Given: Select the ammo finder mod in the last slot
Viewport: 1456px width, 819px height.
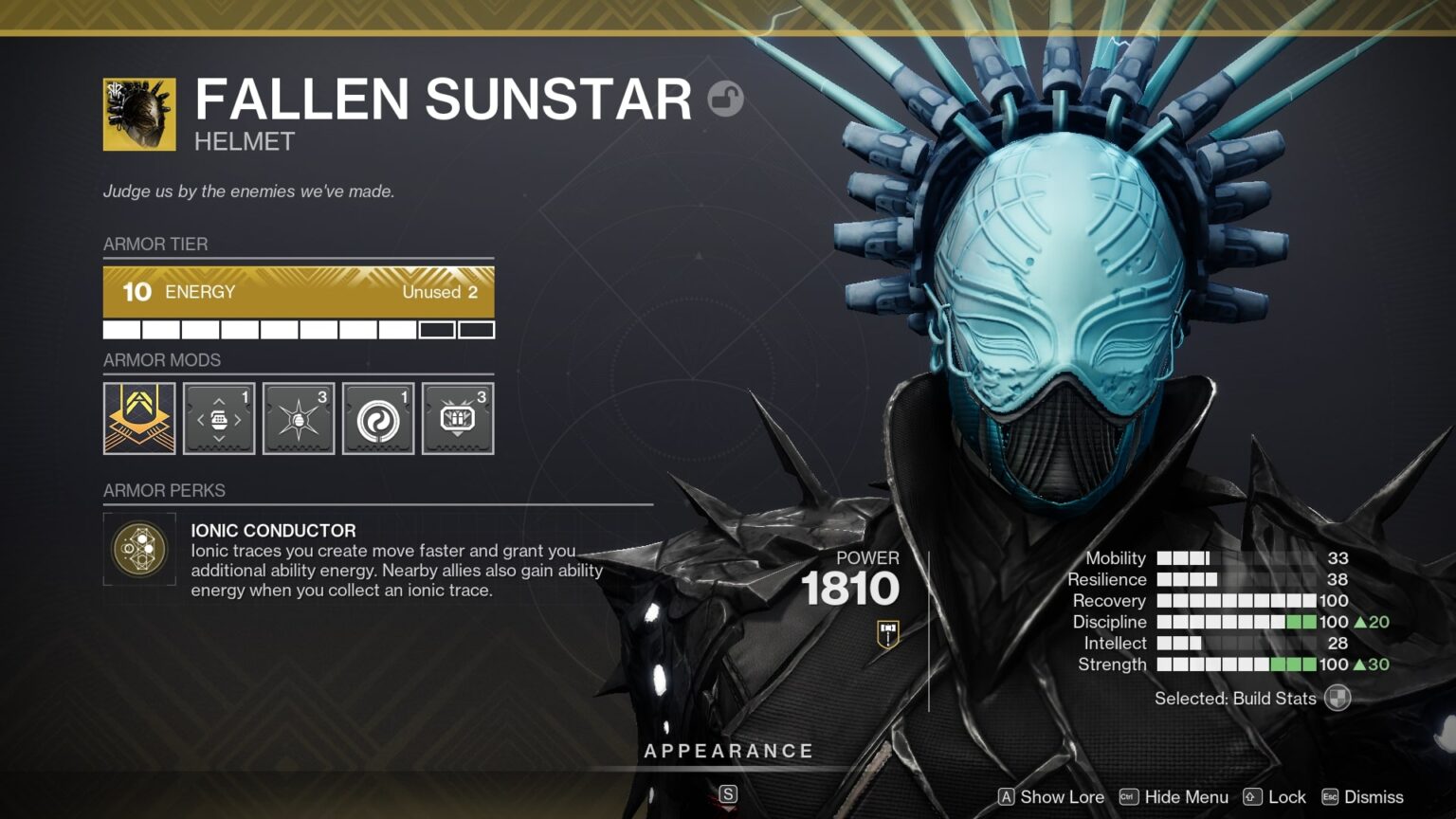Looking at the screenshot, I should (x=458, y=418).
